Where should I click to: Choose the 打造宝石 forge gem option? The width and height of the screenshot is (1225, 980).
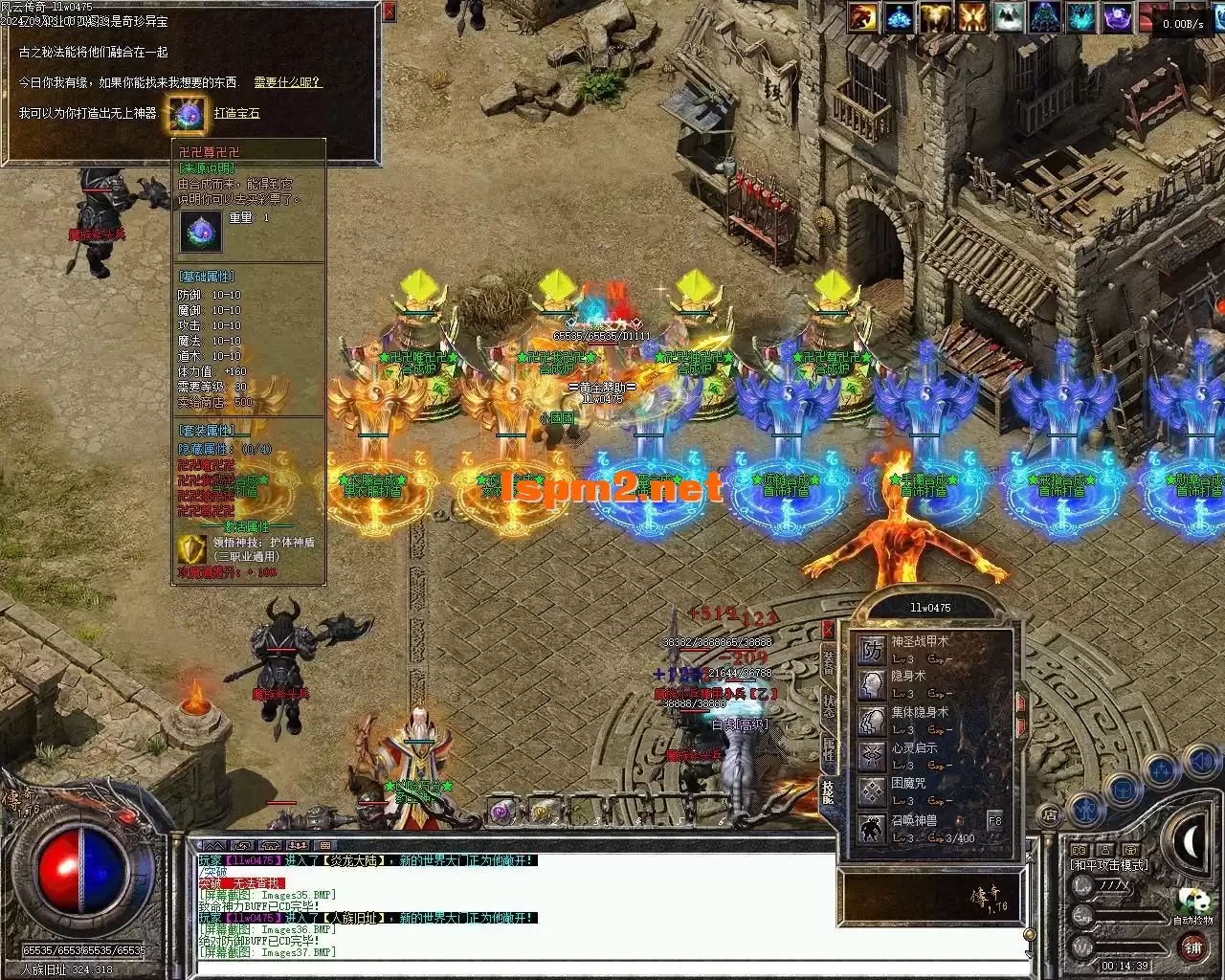pyautogui.click(x=236, y=113)
